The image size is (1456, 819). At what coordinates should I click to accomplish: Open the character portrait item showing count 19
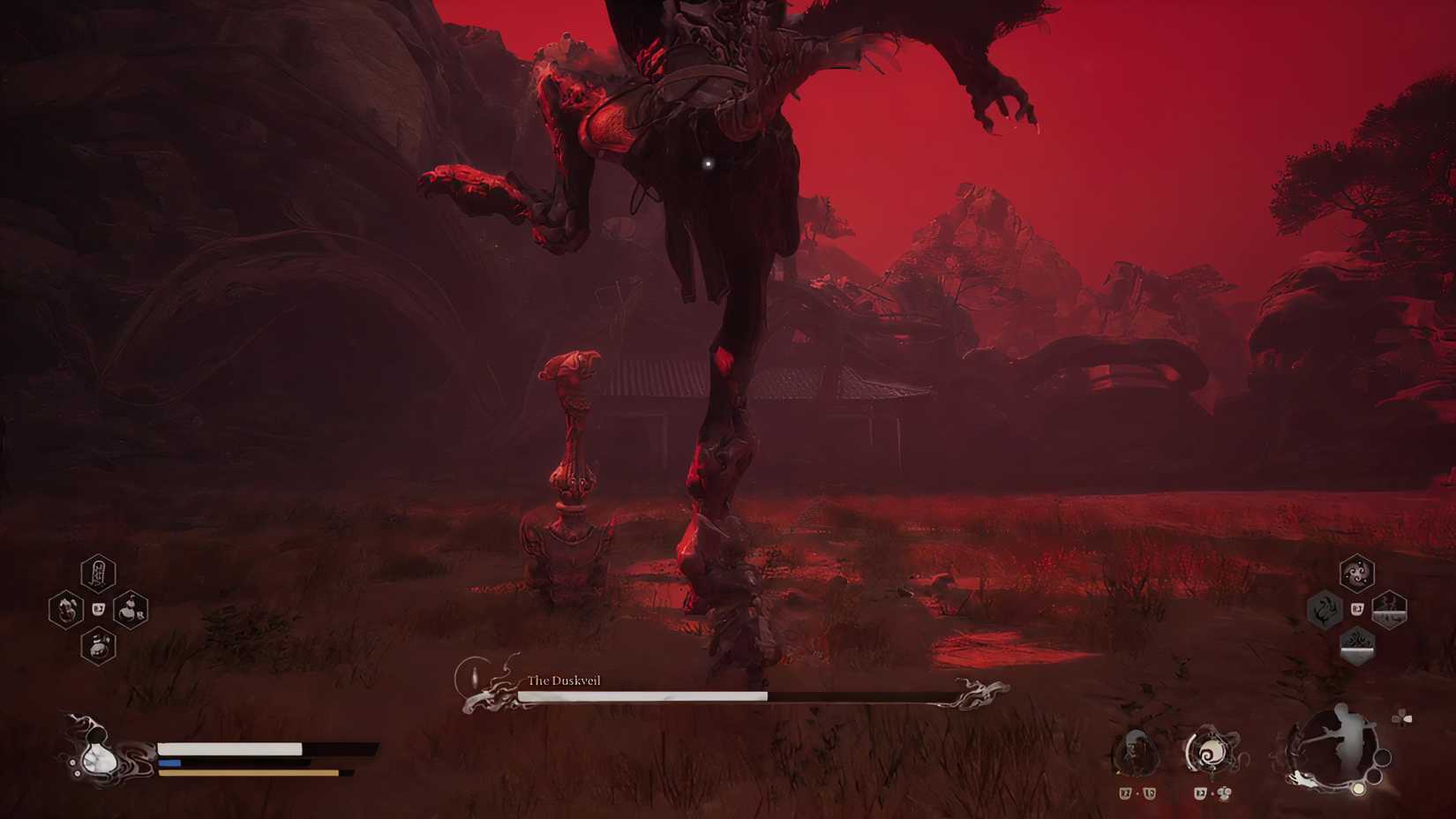pos(1135,753)
